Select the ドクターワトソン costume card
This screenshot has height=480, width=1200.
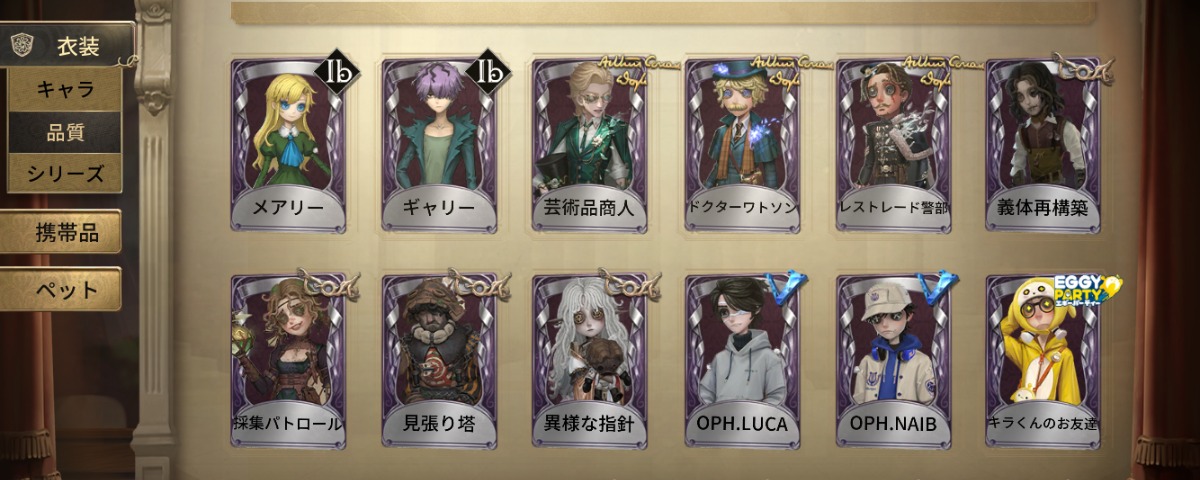coord(742,145)
